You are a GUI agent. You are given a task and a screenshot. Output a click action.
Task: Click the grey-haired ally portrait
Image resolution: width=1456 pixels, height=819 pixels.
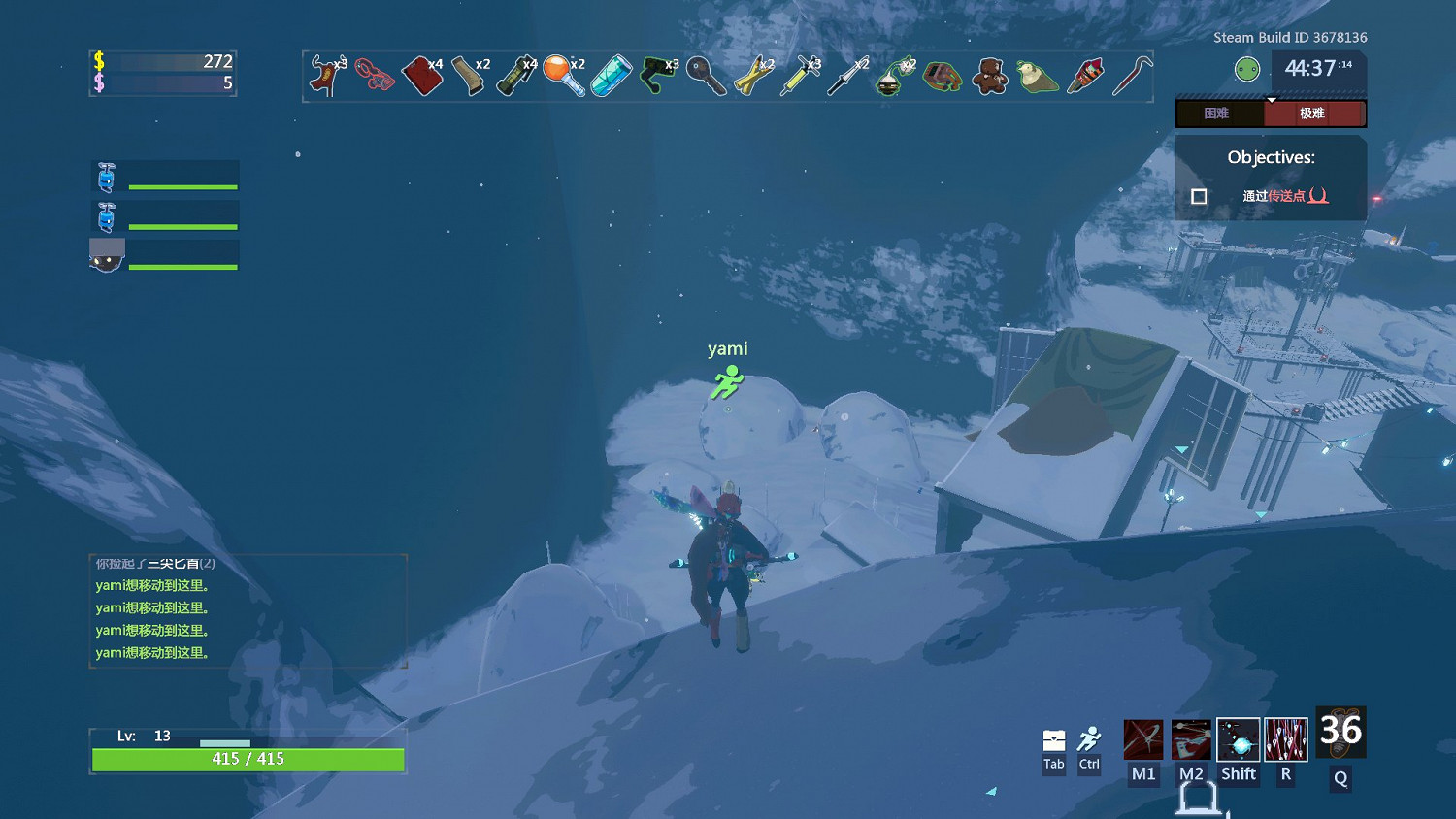(x=107, y=255)
